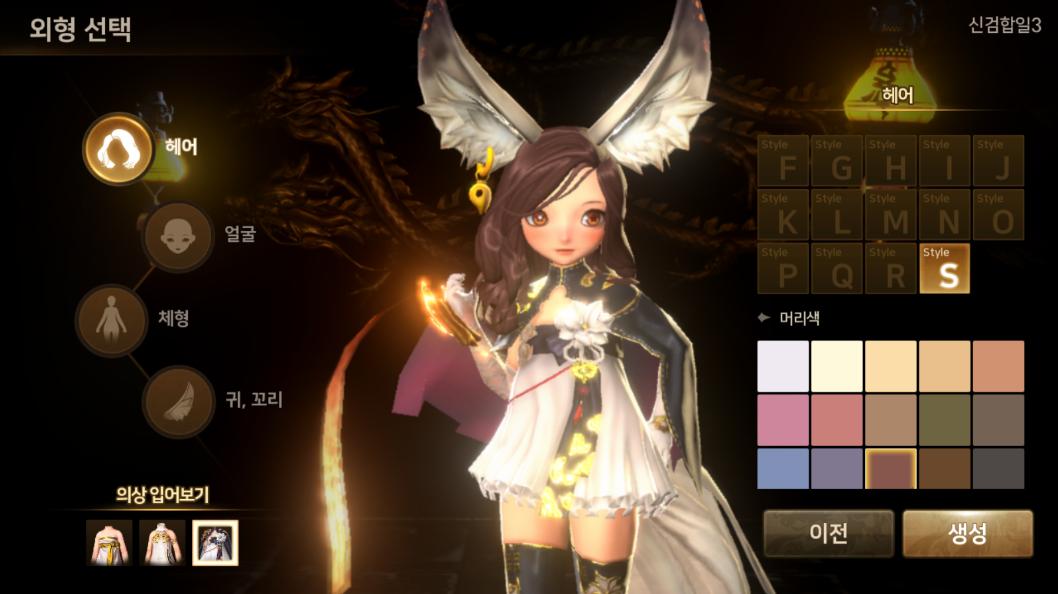The width and height of the screenshot is (1058, 594).
Task: Apply the blue hair color swatch
Action: coord(783,468)
